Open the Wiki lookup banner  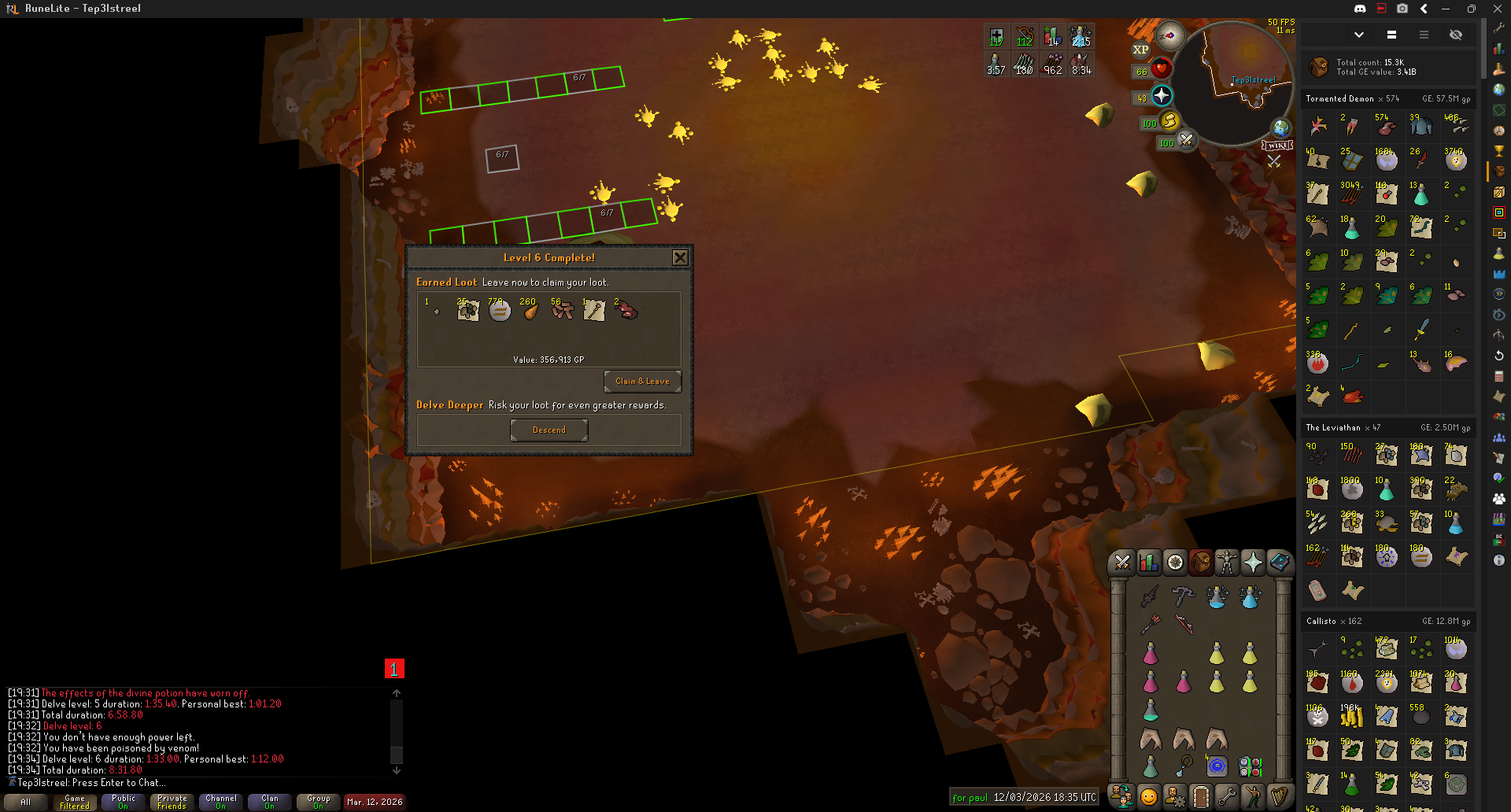click(1277, 146)
